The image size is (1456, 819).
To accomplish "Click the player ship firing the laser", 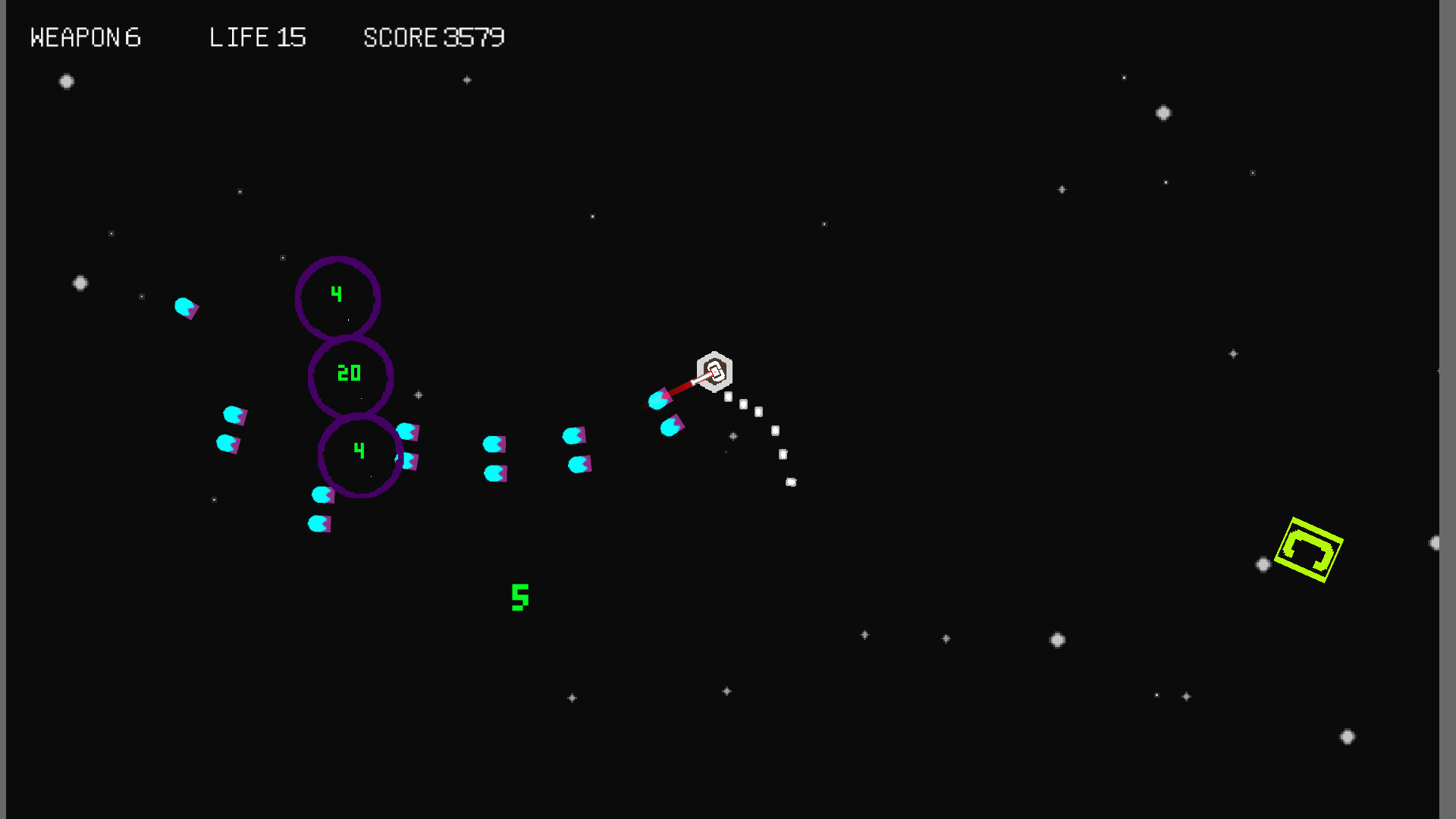I will 713,371.
